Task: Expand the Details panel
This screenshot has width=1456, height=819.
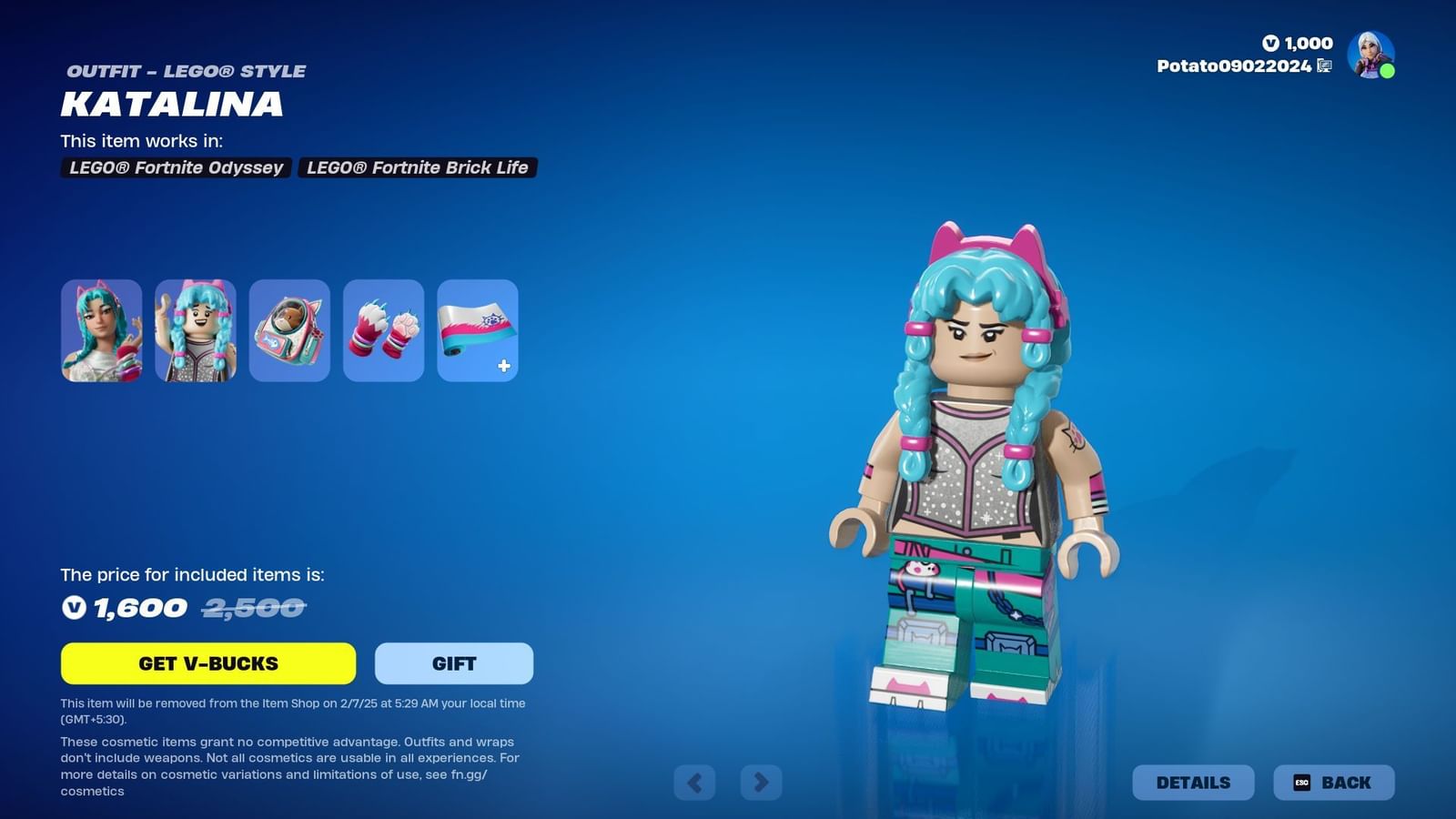Action: coord(1193,782)
